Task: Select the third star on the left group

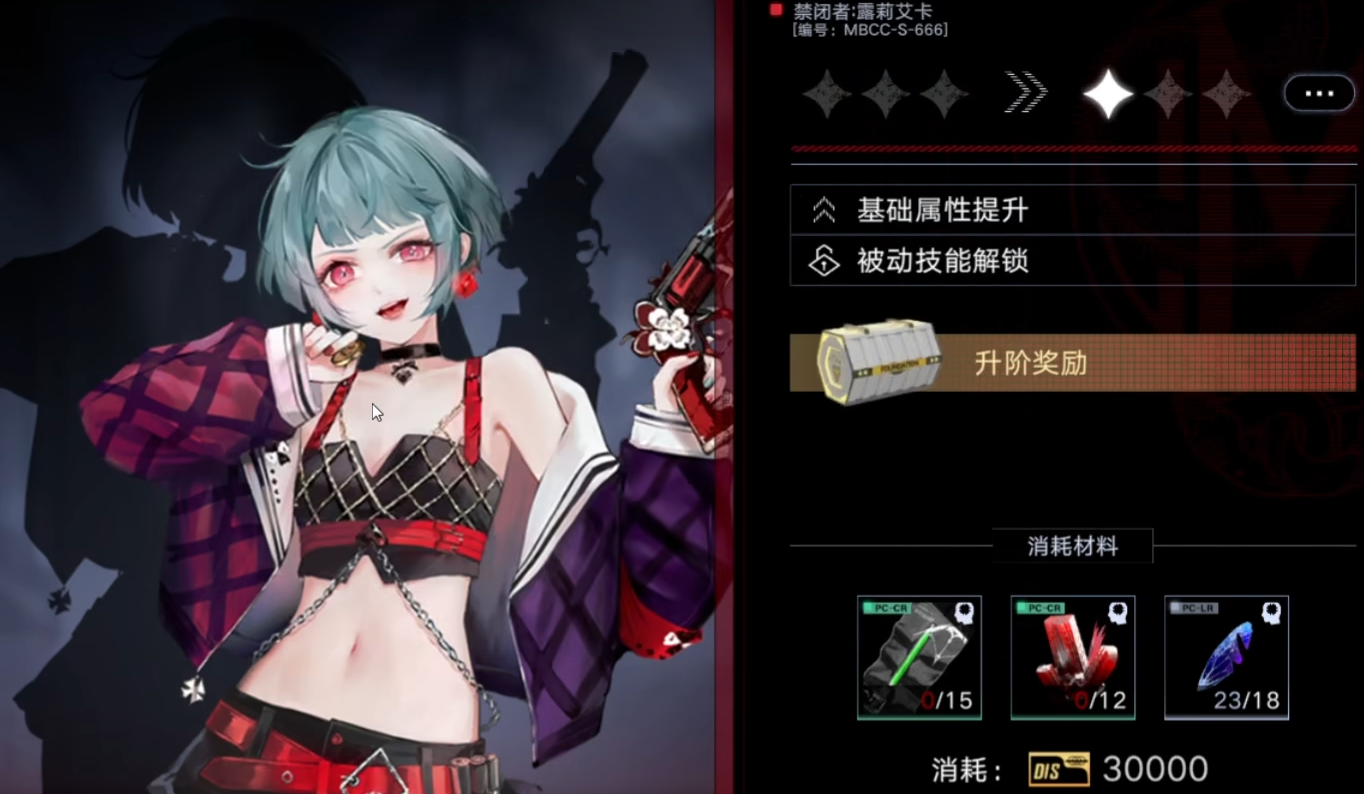Action: pyautogui.click(x=944, y=95)
